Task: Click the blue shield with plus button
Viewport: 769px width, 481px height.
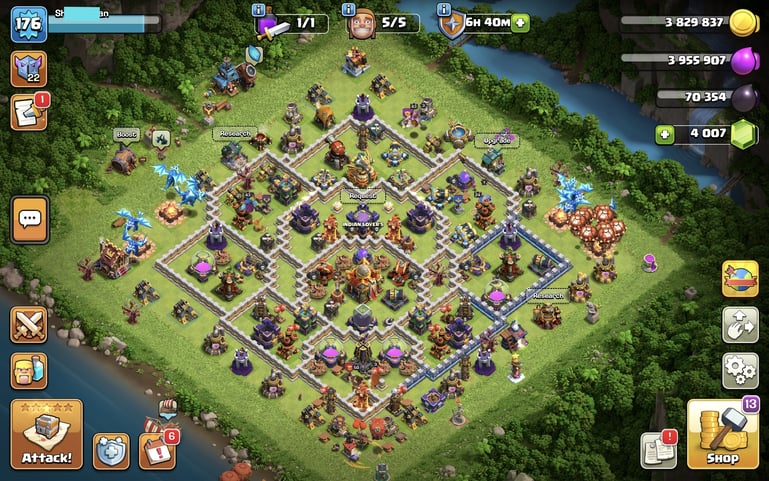Action: pos(111,451)
